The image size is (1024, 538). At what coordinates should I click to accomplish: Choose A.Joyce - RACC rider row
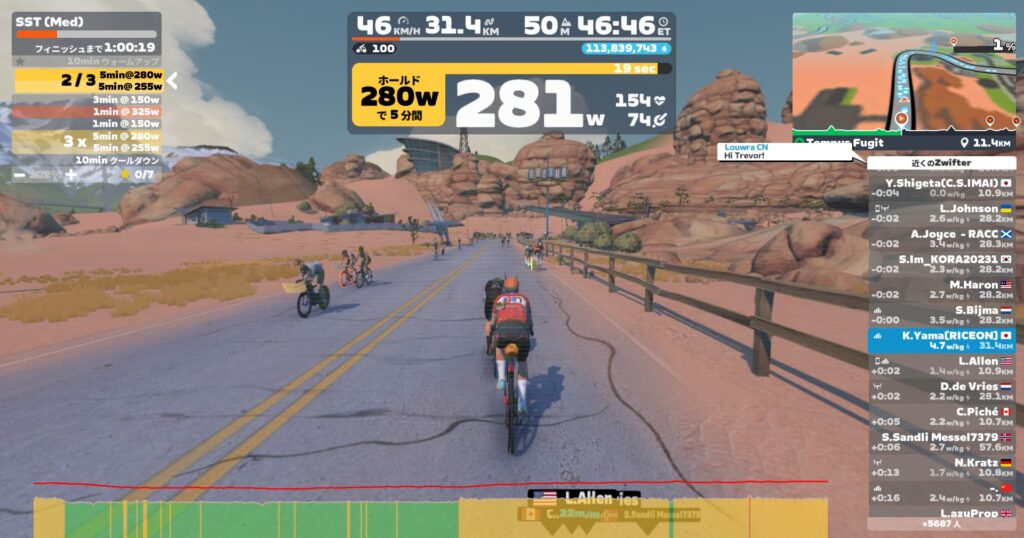(x=941, y=237)
